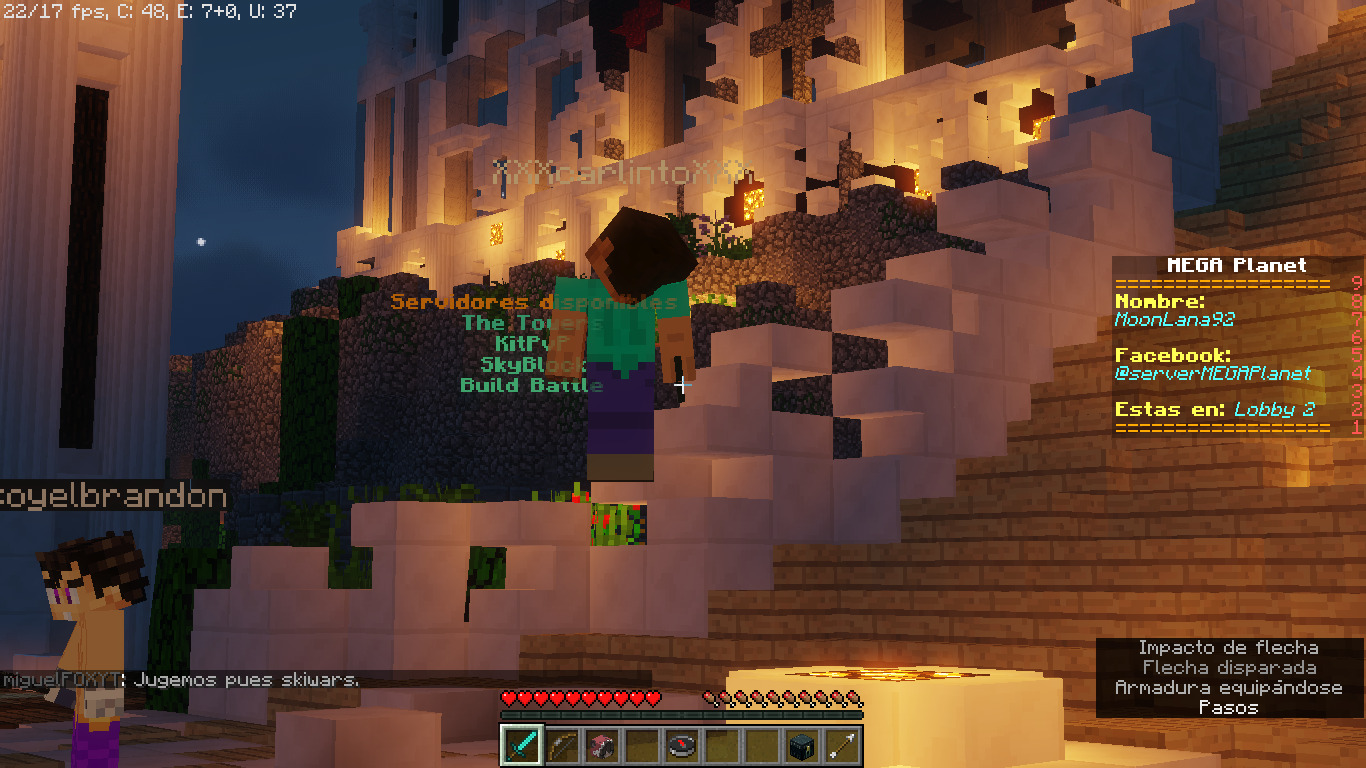Click the MEGA Planet scoreboard title

pos(1236,266)
